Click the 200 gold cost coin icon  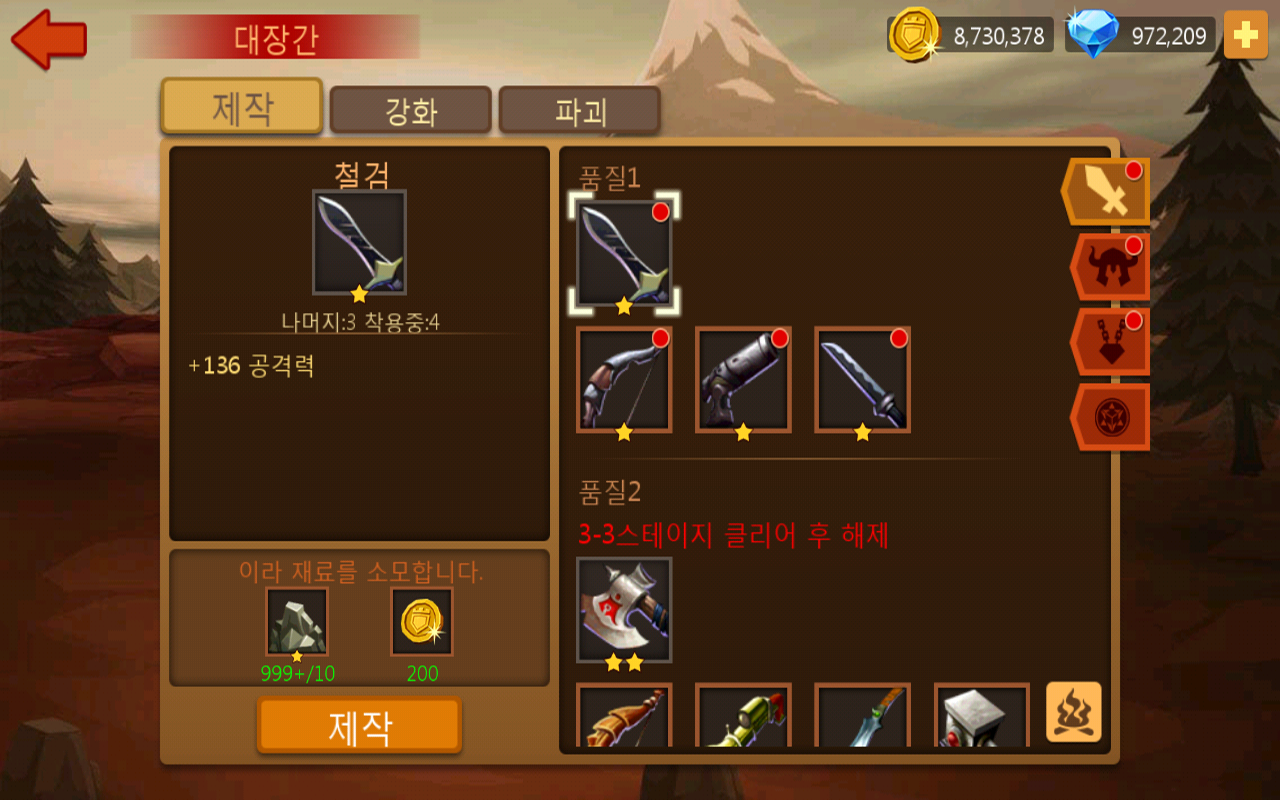coord(422,620)
